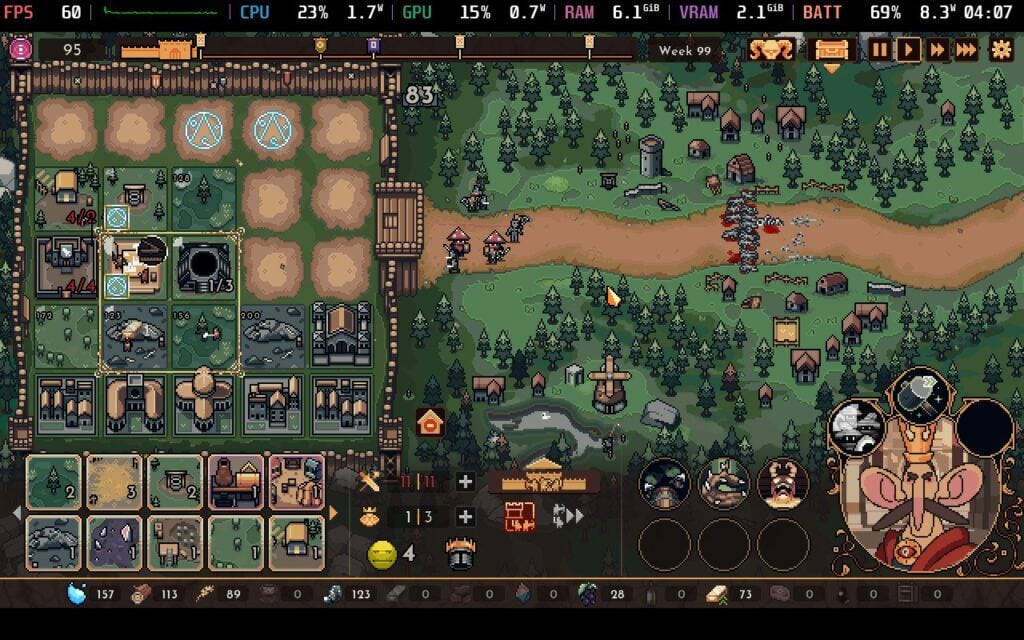This screenshot has width=1024, height=640.
Task: Select the forest tile card with count 2
Action: click(54, 482)
